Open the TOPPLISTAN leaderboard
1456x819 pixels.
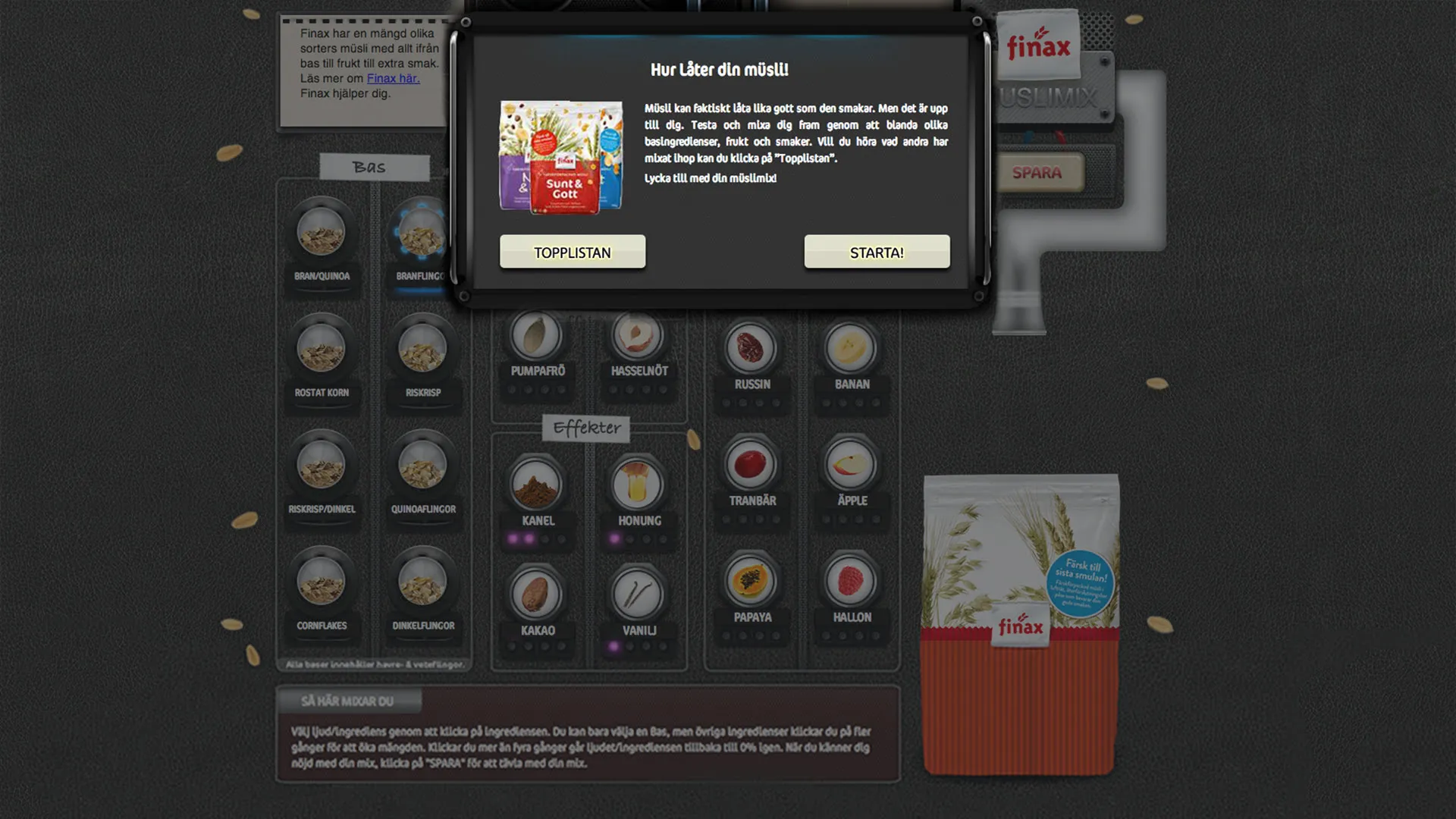[x=572, y=252]
